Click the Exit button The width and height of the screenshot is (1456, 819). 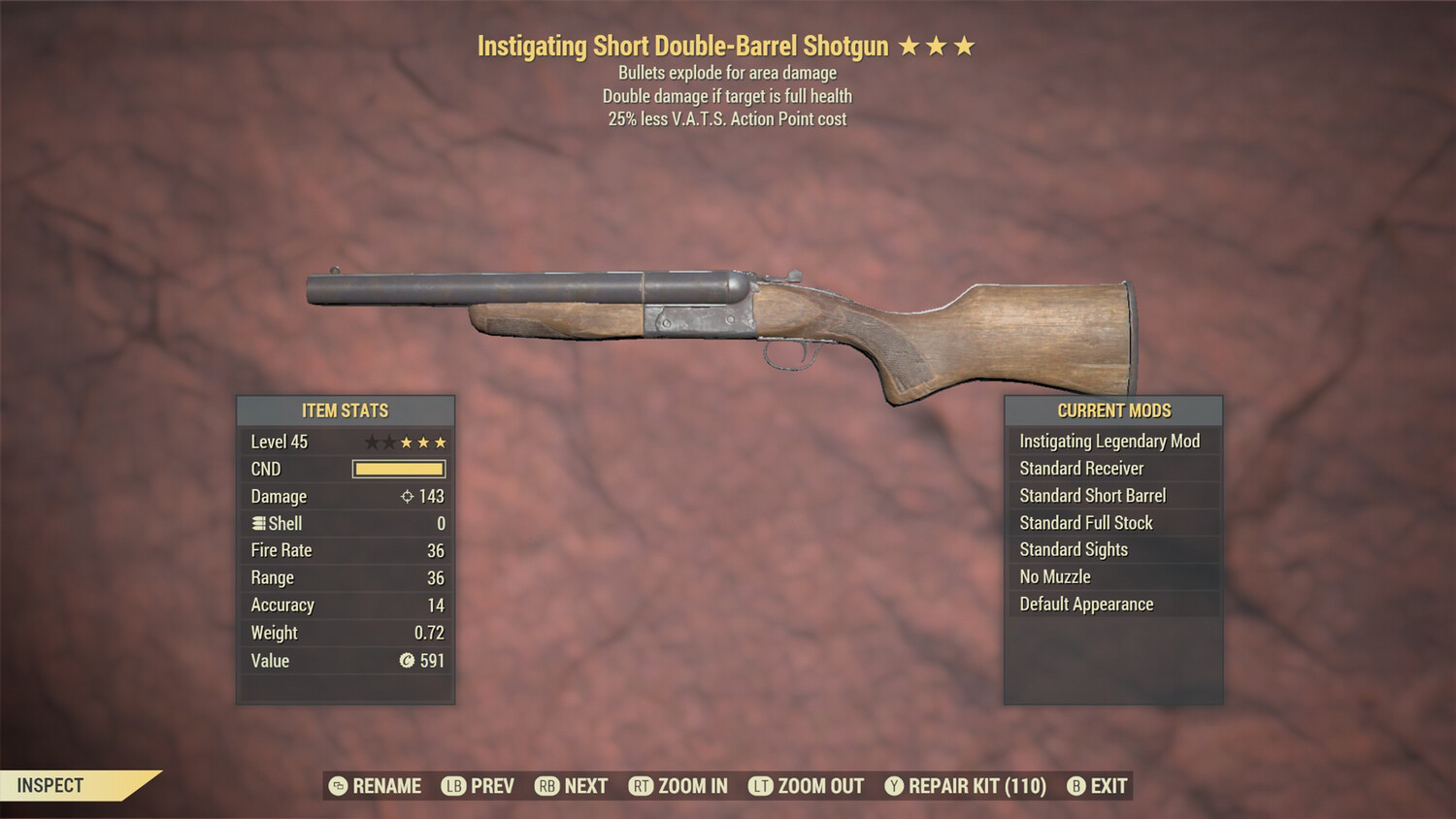[1107, 786]
